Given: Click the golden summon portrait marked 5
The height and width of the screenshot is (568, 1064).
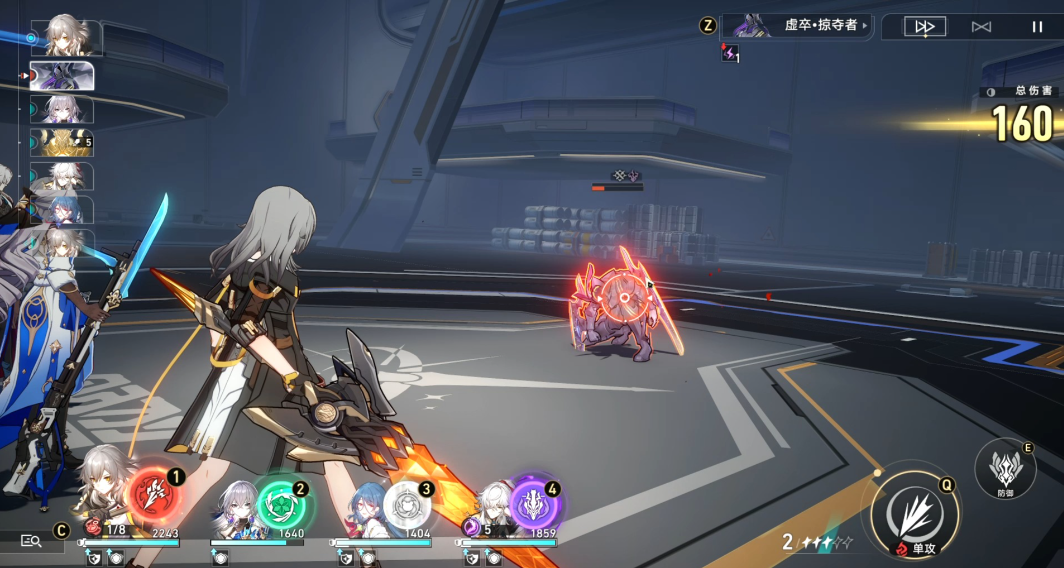Looking at the screenshot, I should coord(62,143).
